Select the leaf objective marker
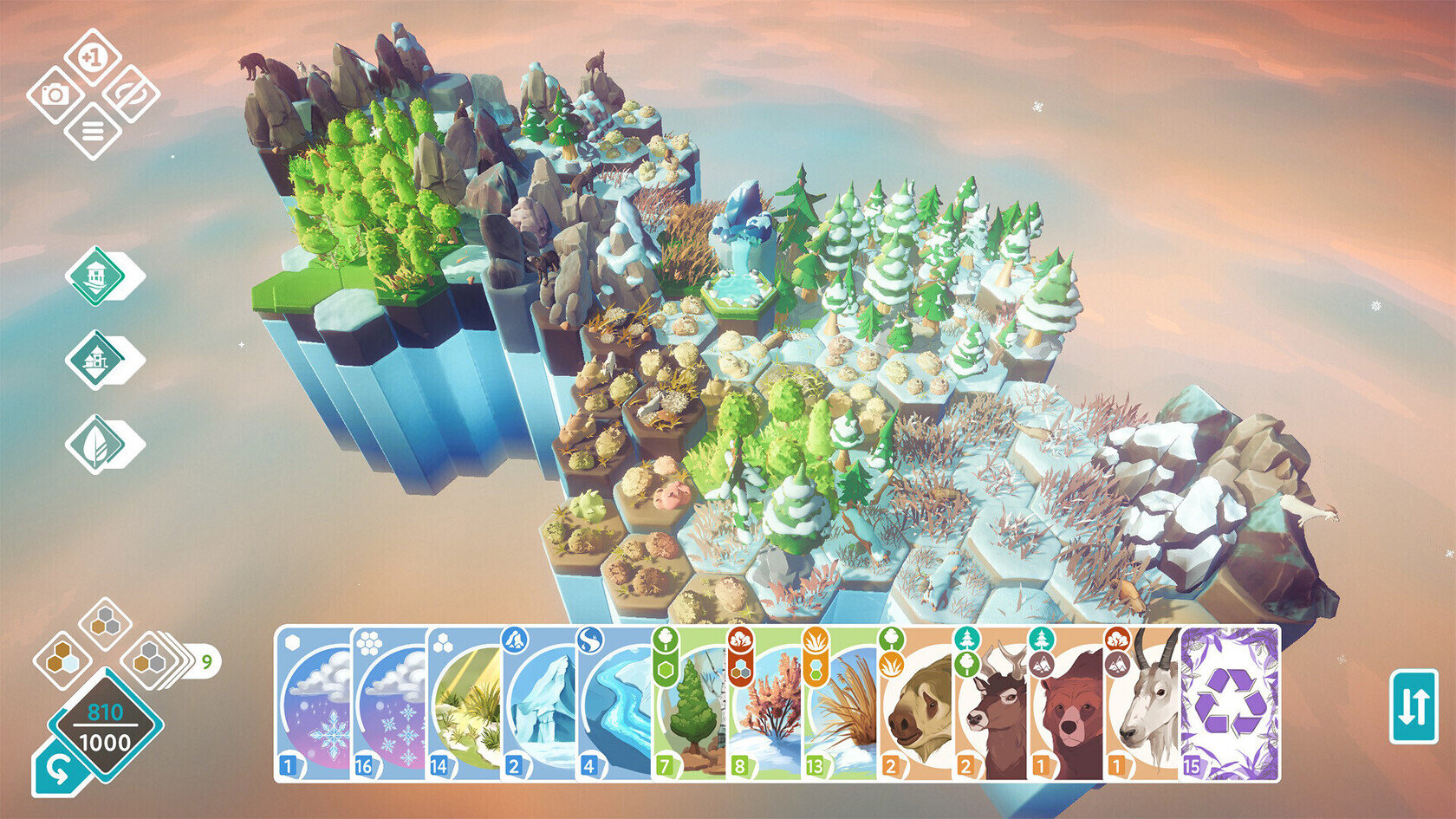 click(96, 445)
